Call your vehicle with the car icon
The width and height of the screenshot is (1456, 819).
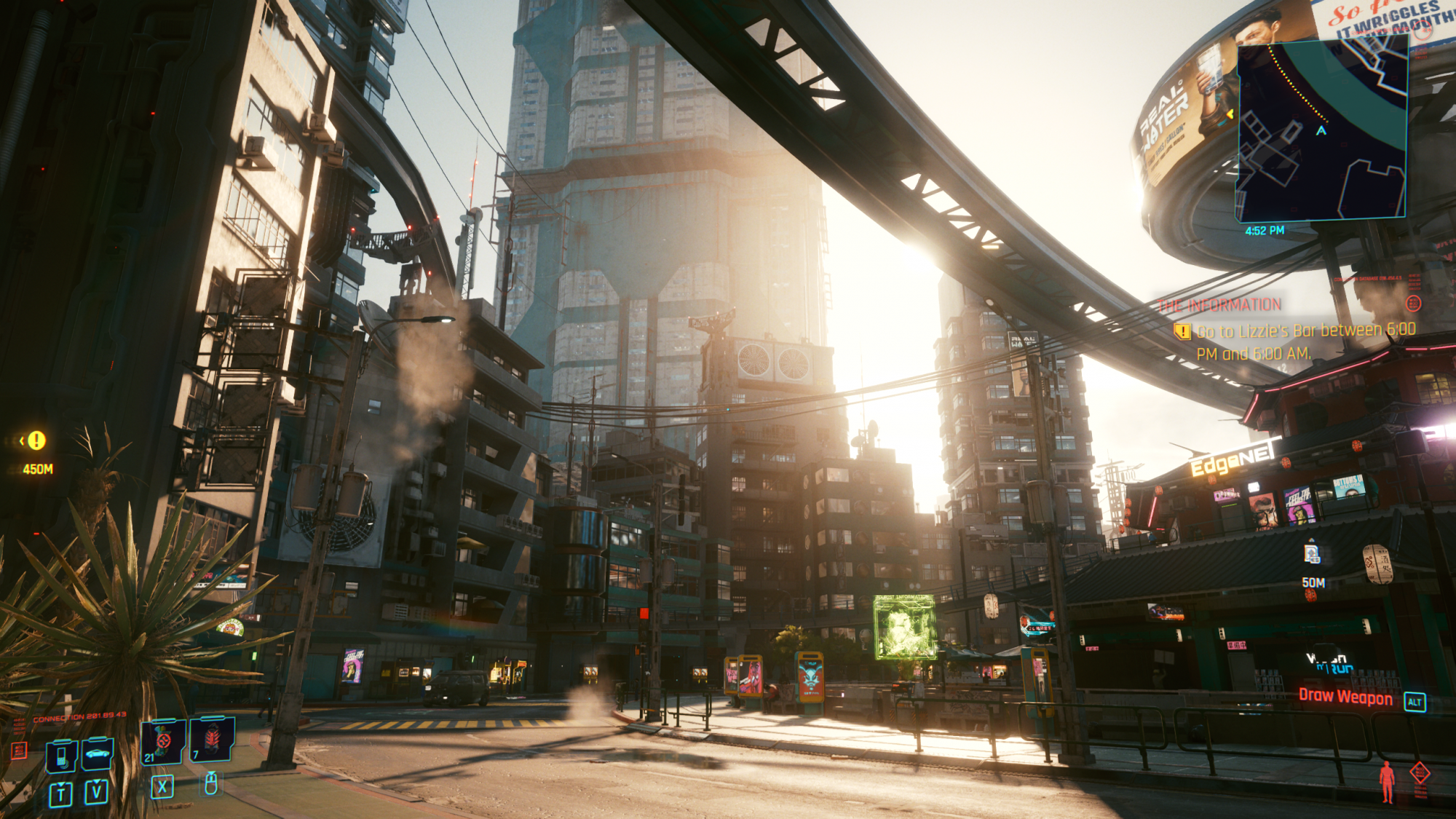[x=98, y=753]
